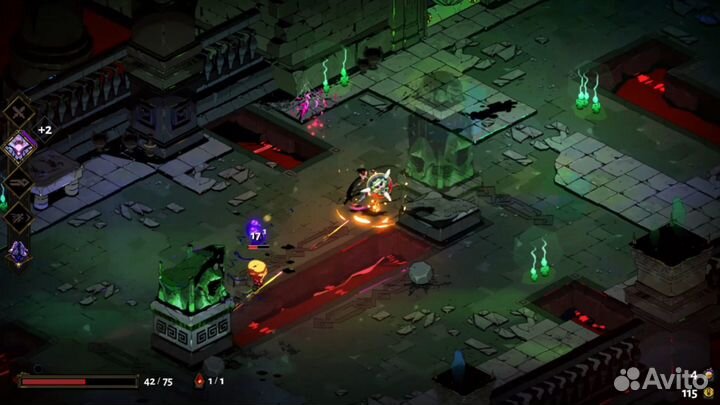Inspect the purple crystal icon below the boon slots
Image resolution: width=720 pixels, height=405 pixels.
coord(19,253)
